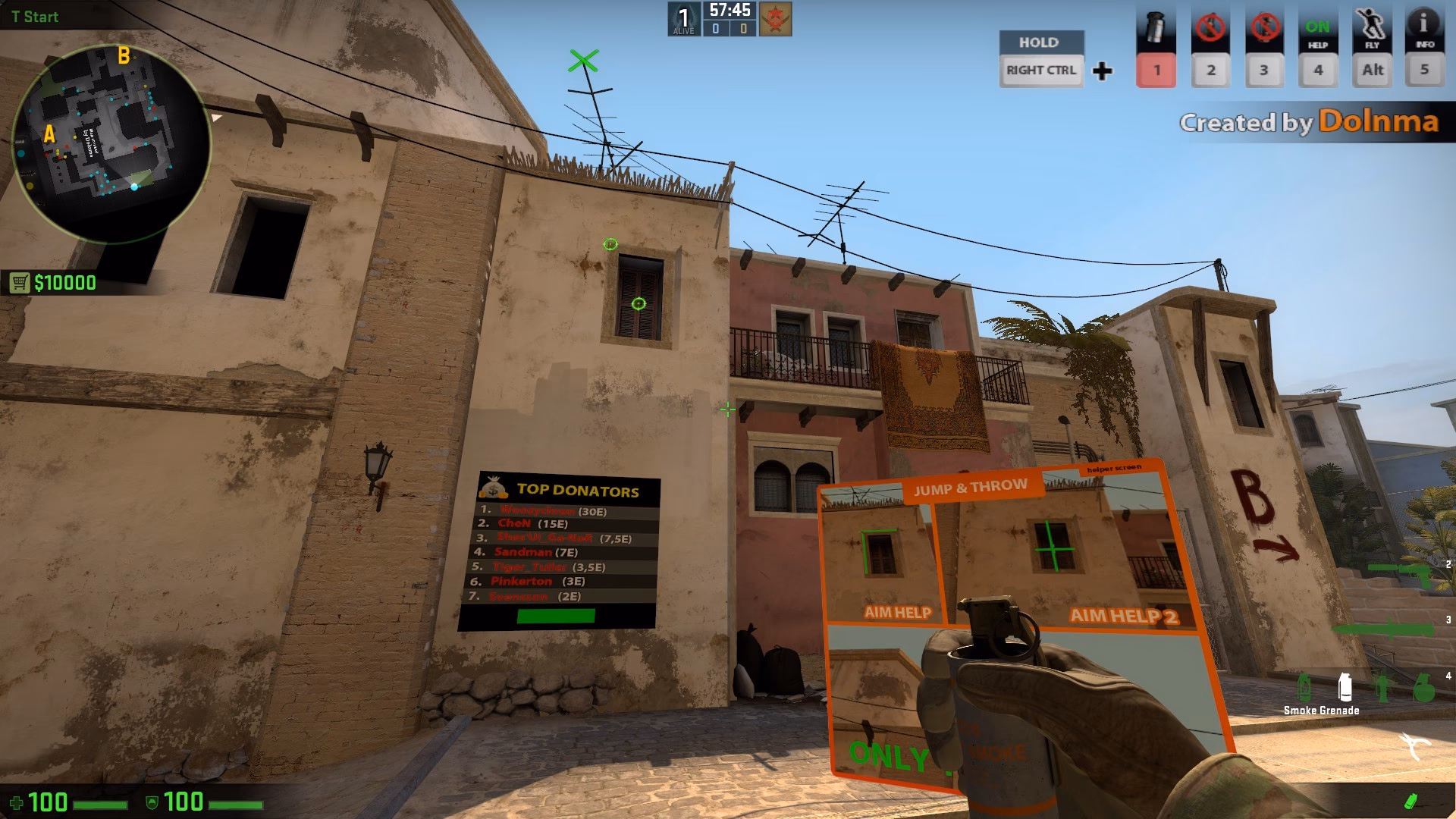This screenshot has height=819, width=1456.
Task: Click the Created by DoInma credit link
Action: [x=1310, y=121]
